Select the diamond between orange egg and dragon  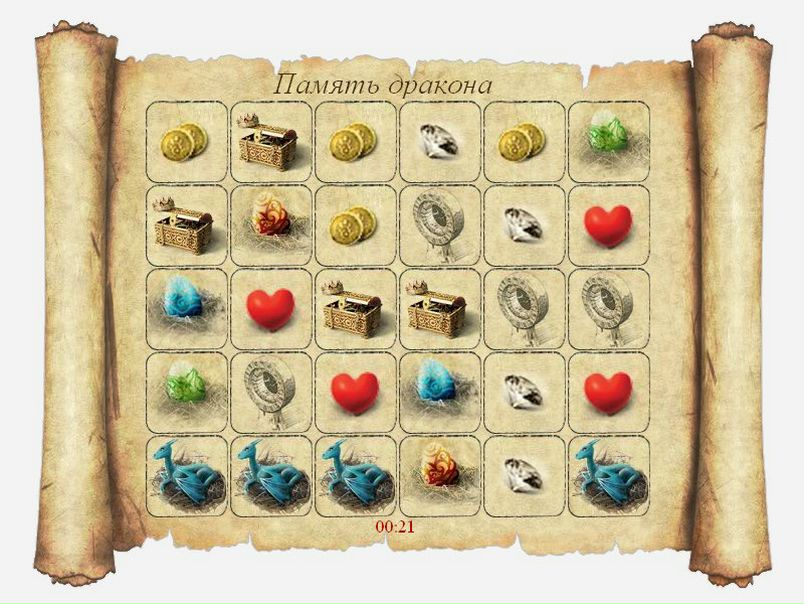point(524,475)
